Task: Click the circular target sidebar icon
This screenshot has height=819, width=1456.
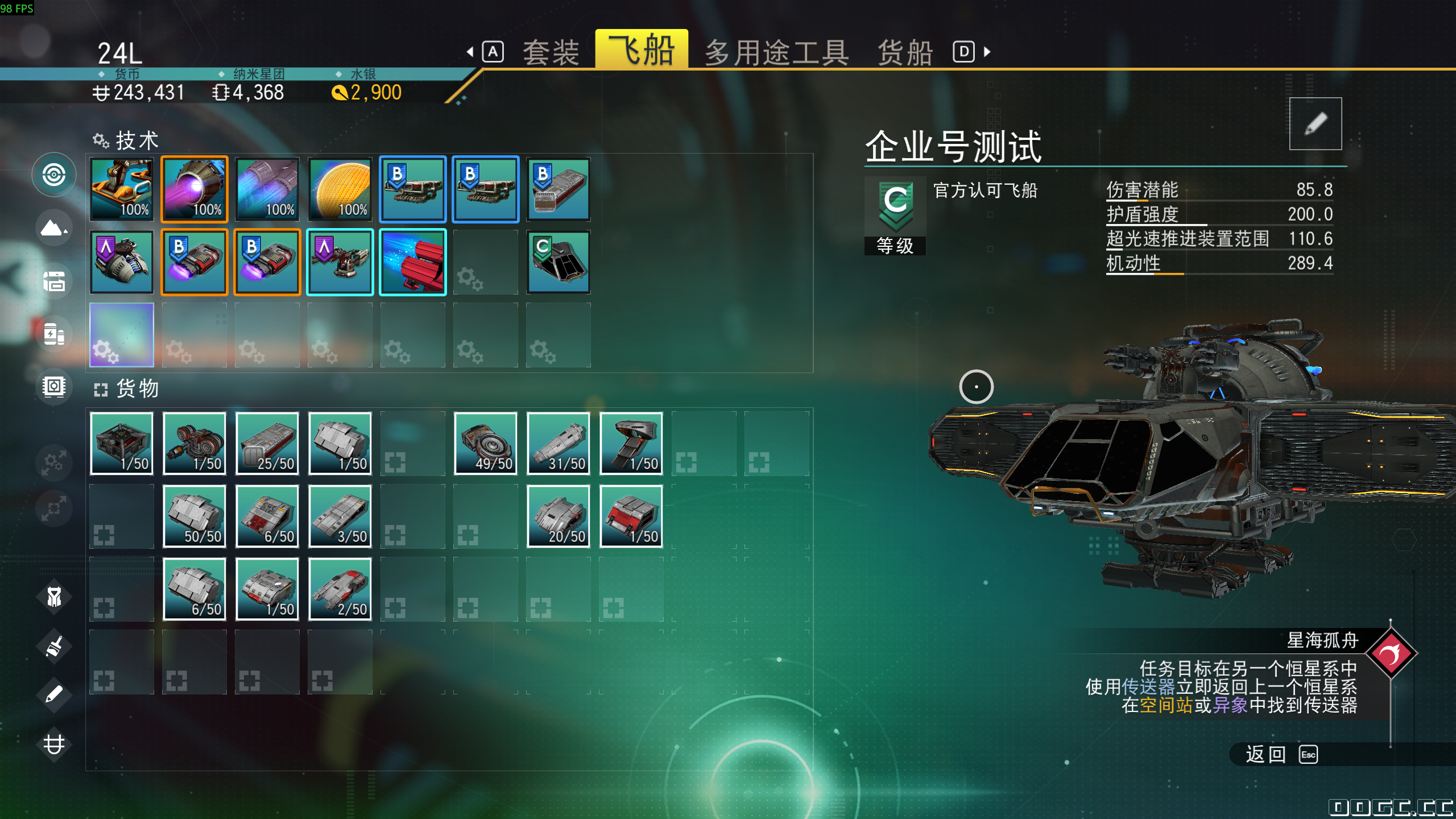Action: (x=53, y=175)
